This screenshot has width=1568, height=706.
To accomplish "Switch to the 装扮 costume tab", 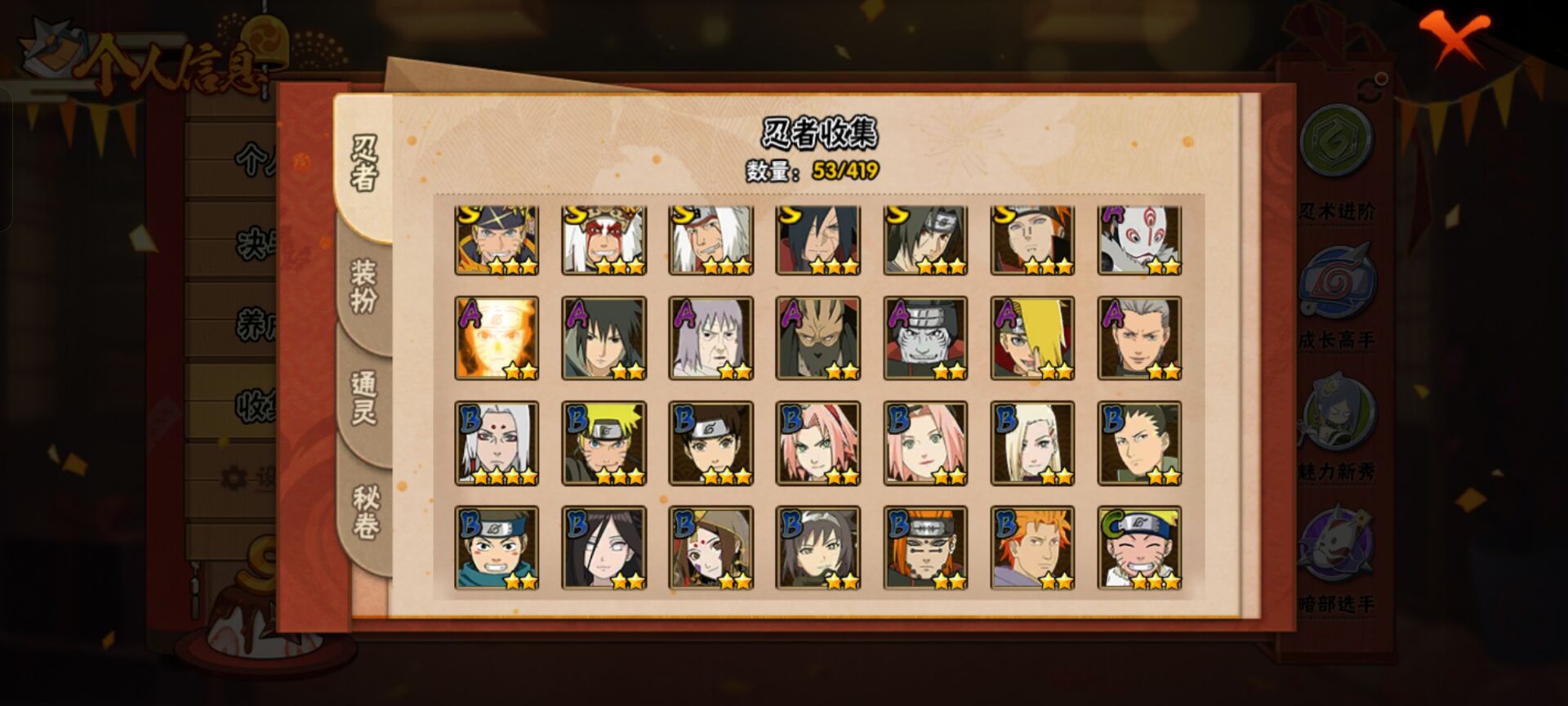I will click(x=363, y=286).
